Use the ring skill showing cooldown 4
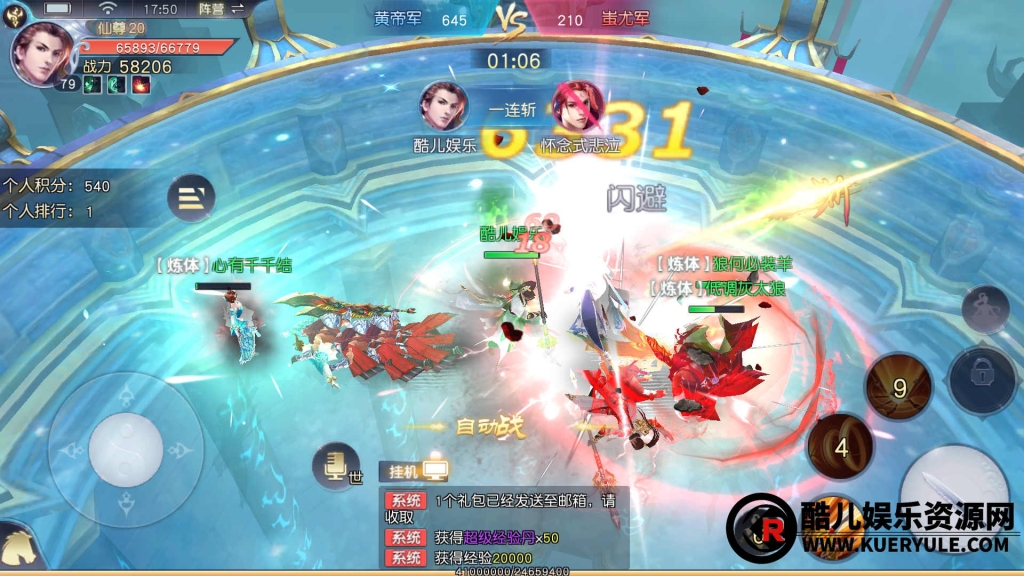Image resolution: width=1024 pixels, height=576 pixels. pos(840,447)
